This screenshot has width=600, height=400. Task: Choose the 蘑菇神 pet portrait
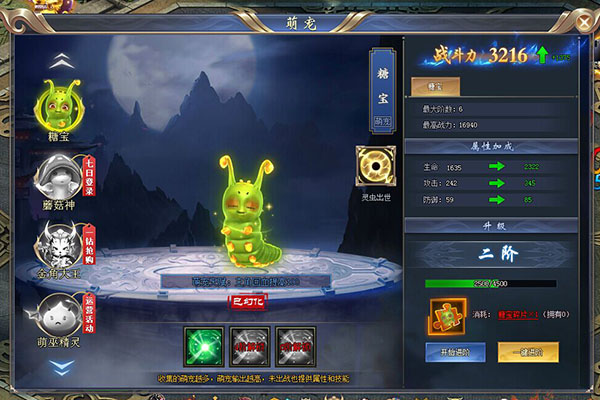(x=59, y=177)
